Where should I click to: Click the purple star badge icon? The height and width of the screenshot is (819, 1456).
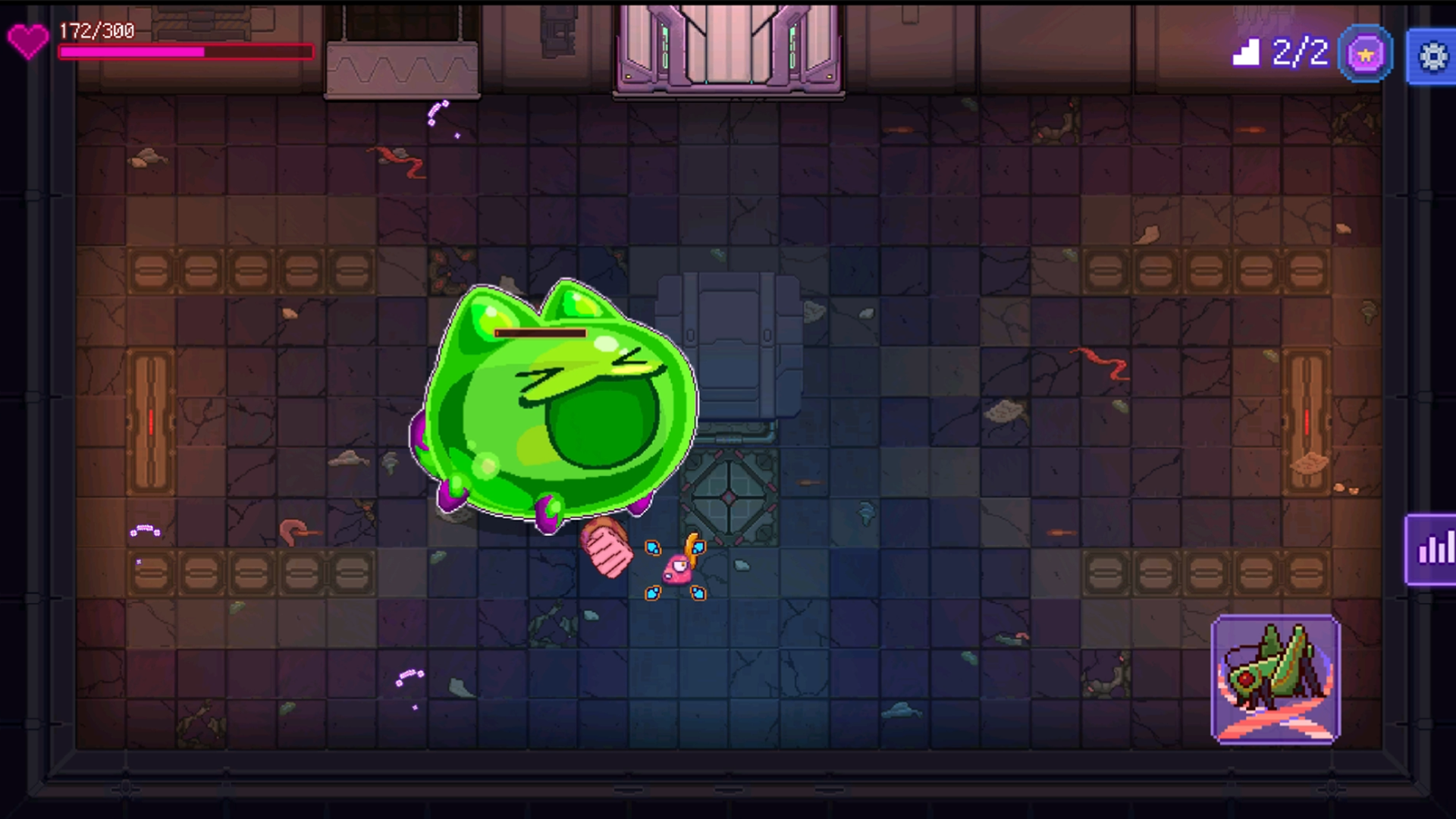1365,53
